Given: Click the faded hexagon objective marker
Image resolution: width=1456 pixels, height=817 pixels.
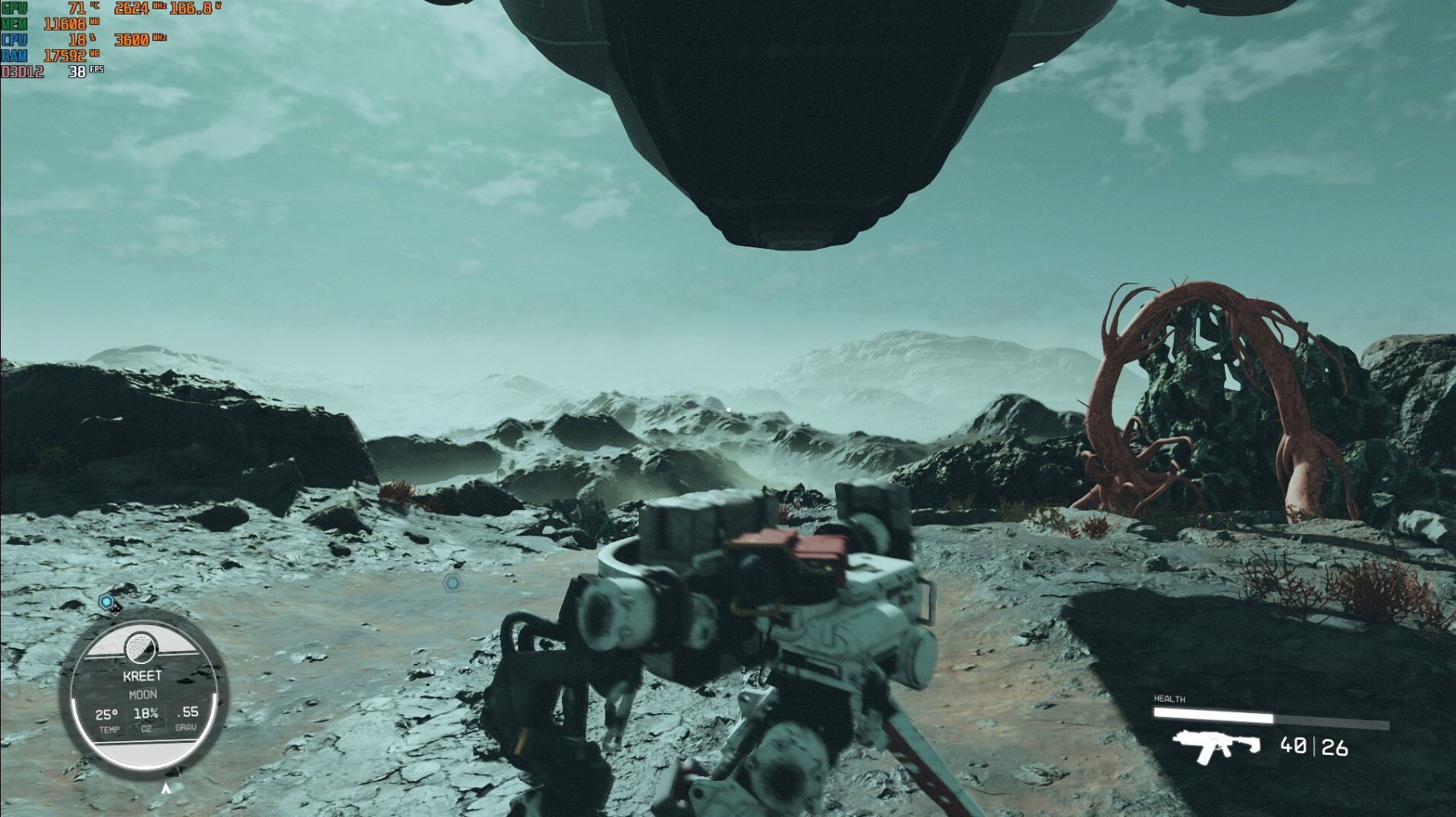Looking at the screenshot, I should point(453,583).
